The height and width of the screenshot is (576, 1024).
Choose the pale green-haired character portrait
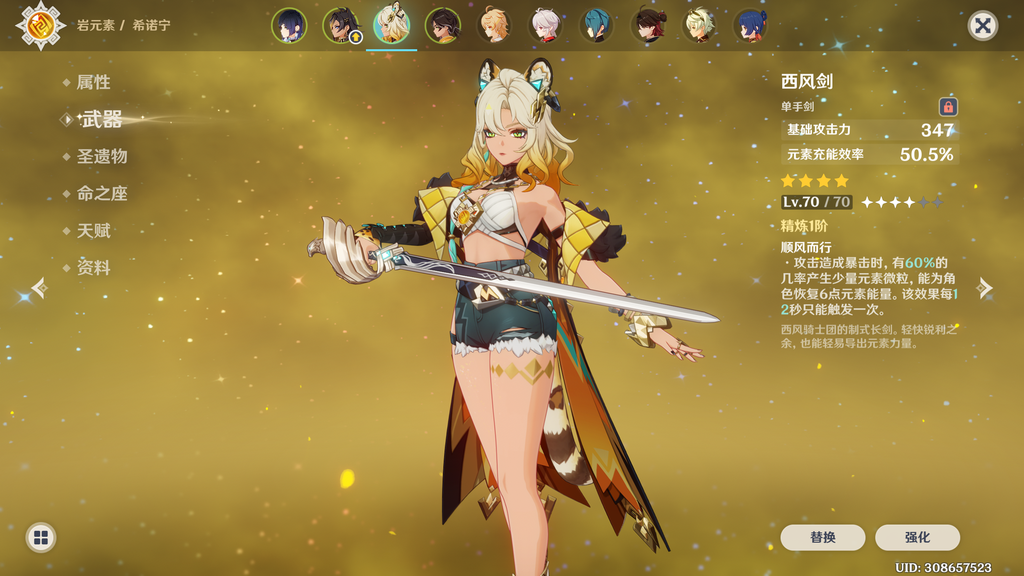699,26
